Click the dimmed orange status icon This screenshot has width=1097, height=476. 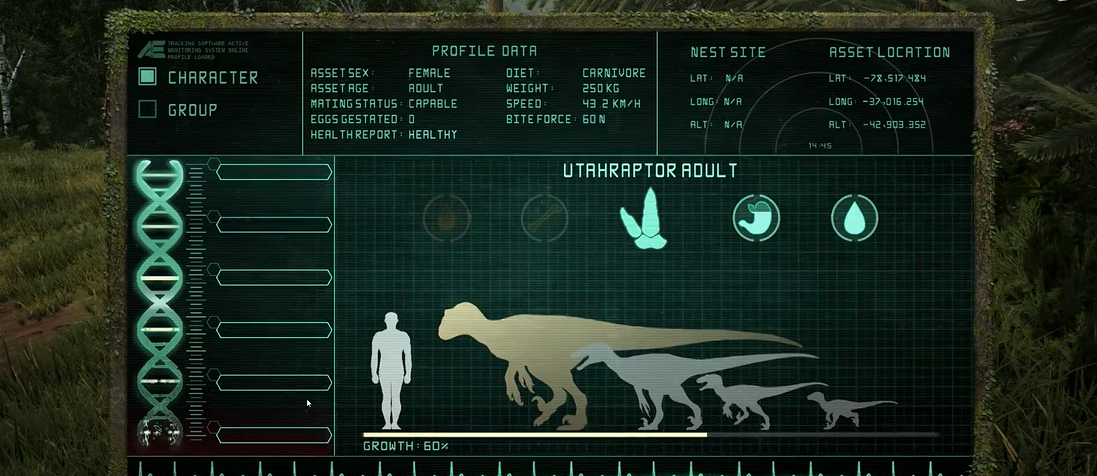pos(446,217)
